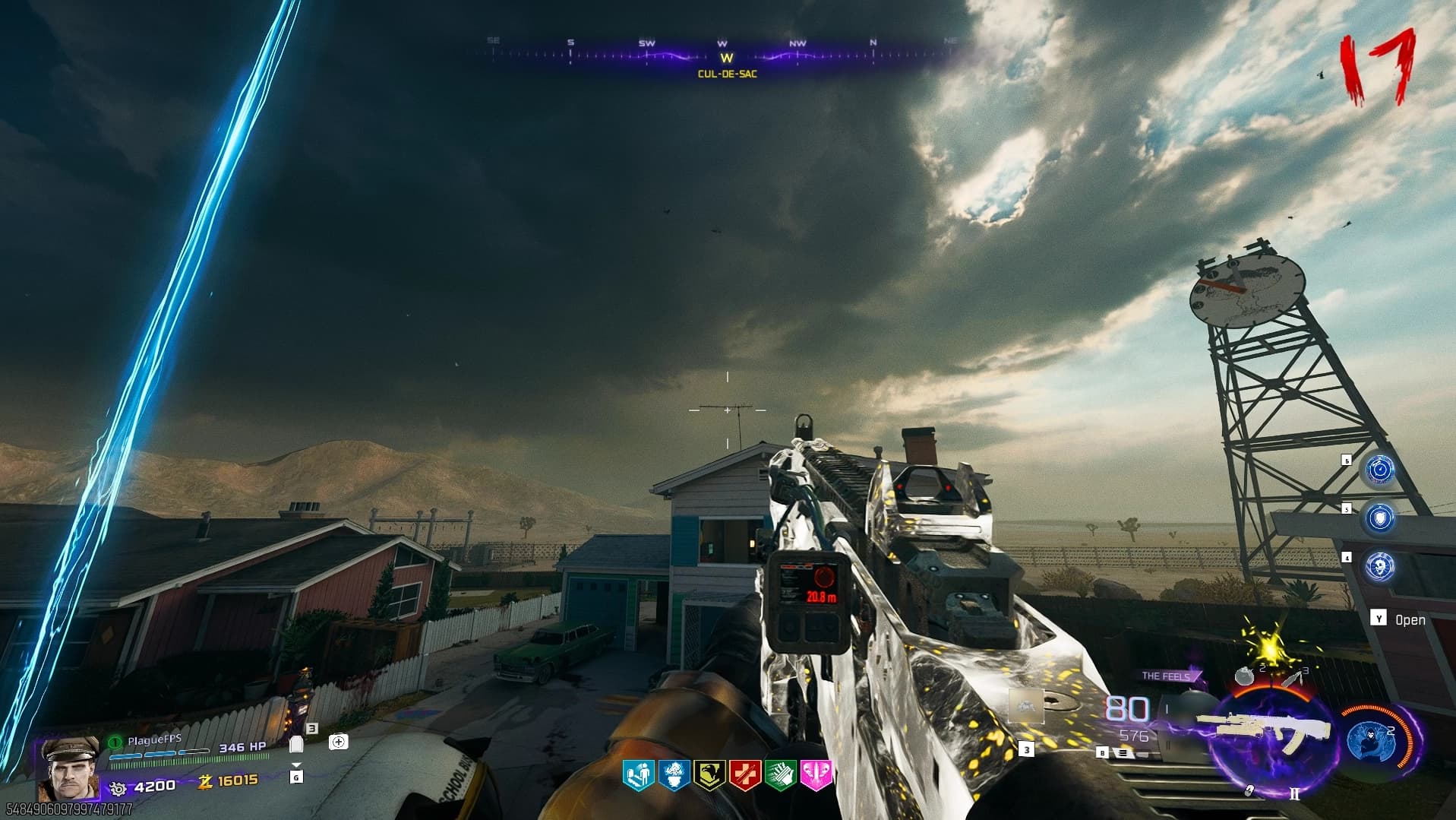Click the skull augment icon
Viewport: 1456px width, 820px height.
[x=1379, y=566]
